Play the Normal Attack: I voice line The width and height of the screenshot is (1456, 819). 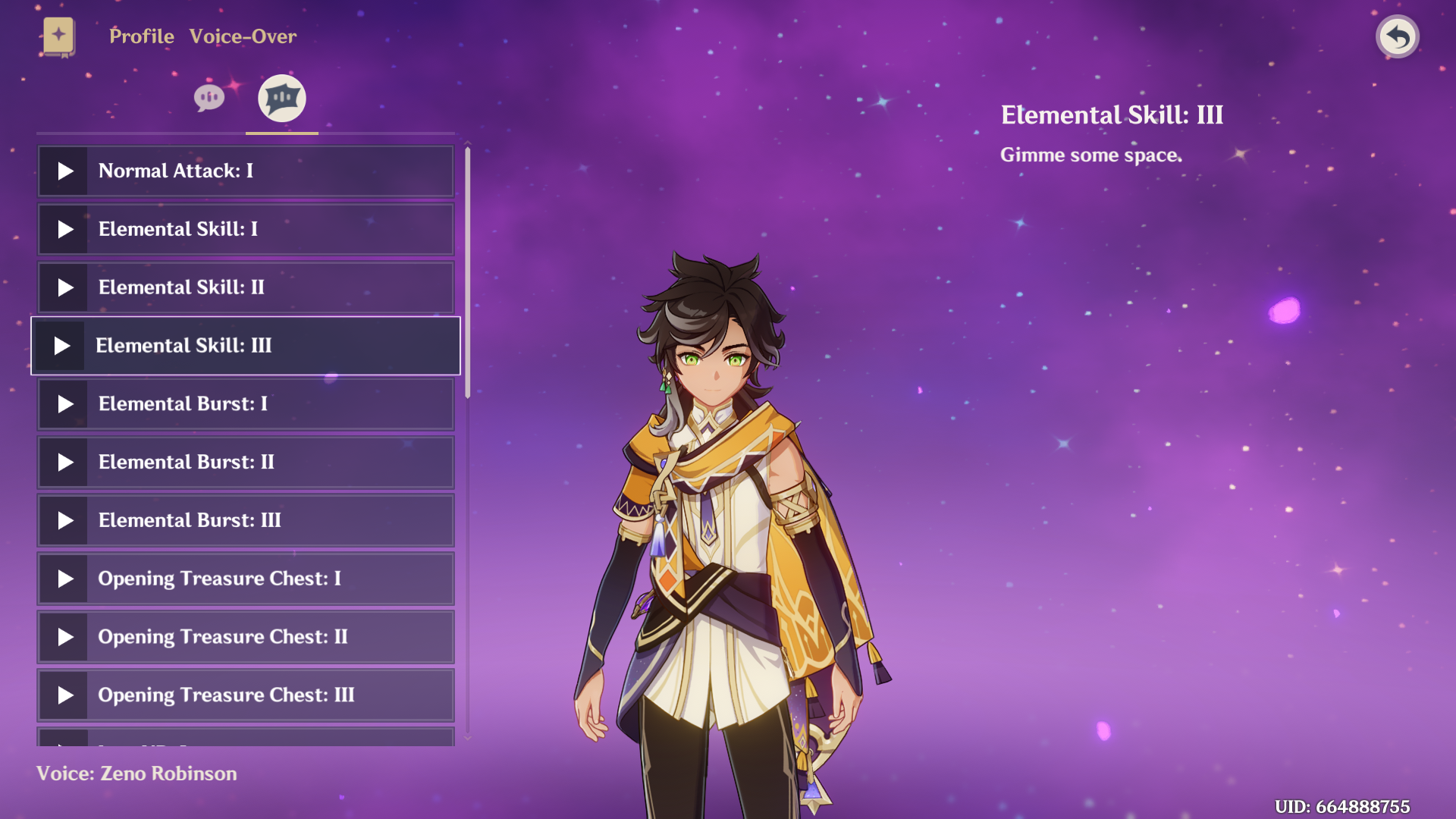(x=65, y=171)
